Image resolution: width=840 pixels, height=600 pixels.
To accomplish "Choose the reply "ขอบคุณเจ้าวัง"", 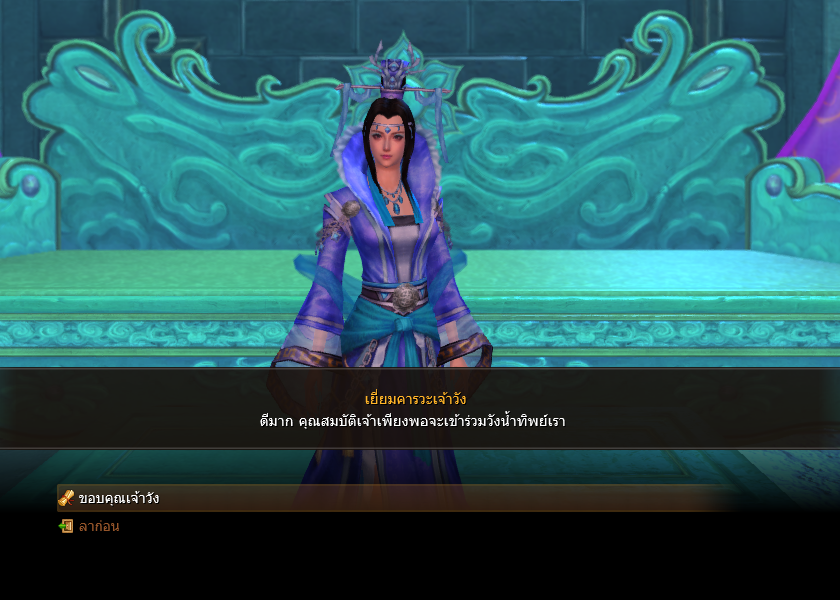I will 118,498.
